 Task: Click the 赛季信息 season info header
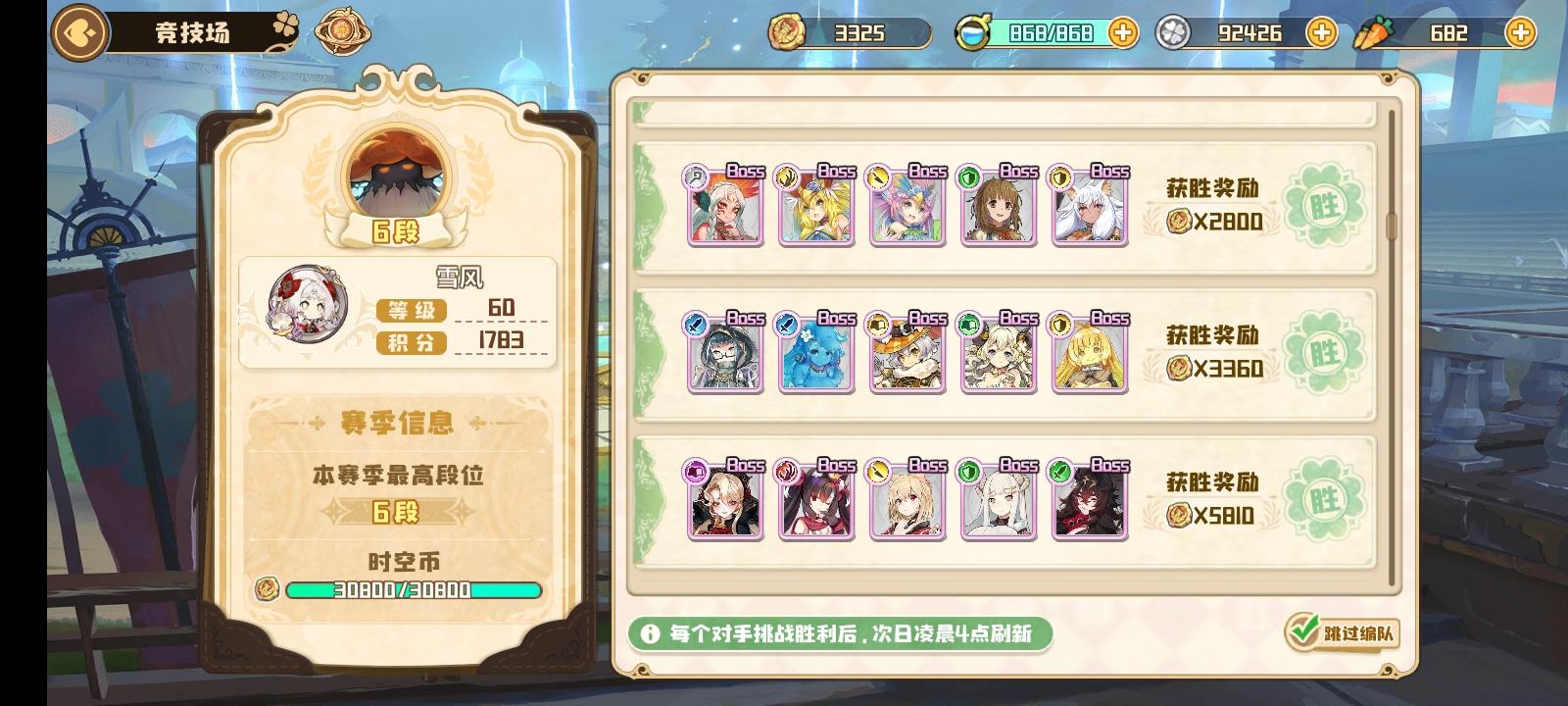(396, 423)
